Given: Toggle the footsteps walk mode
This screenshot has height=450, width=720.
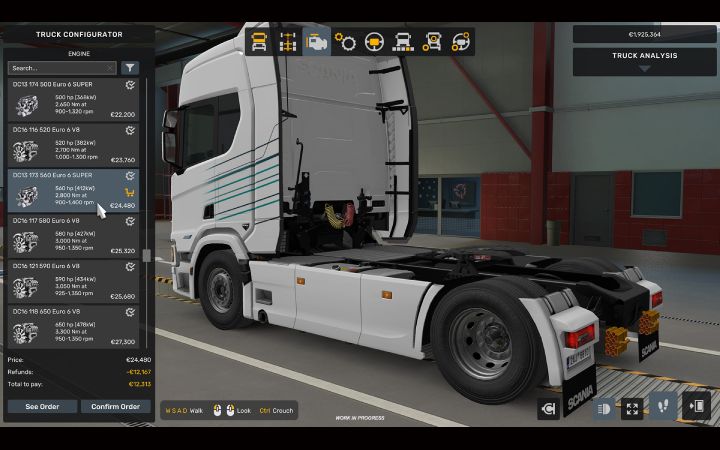Looking at the screenshot, I should pos(663,407).
